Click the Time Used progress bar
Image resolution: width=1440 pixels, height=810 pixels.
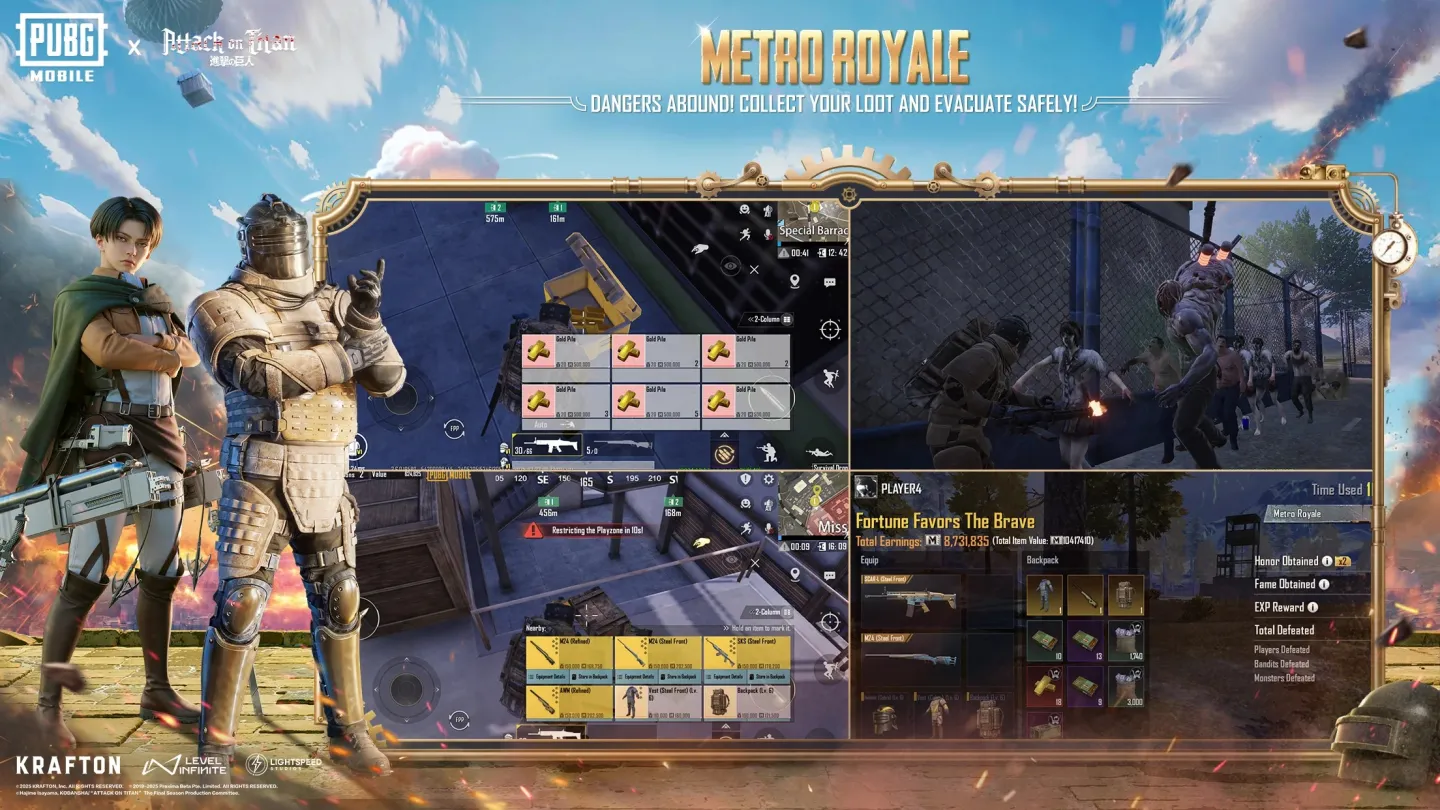click(1339, 488)
